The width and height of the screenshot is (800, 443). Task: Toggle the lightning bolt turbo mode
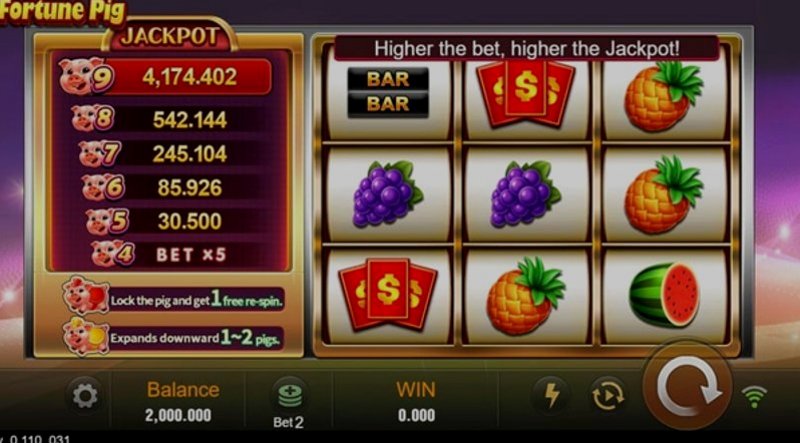tap(551, 396)
